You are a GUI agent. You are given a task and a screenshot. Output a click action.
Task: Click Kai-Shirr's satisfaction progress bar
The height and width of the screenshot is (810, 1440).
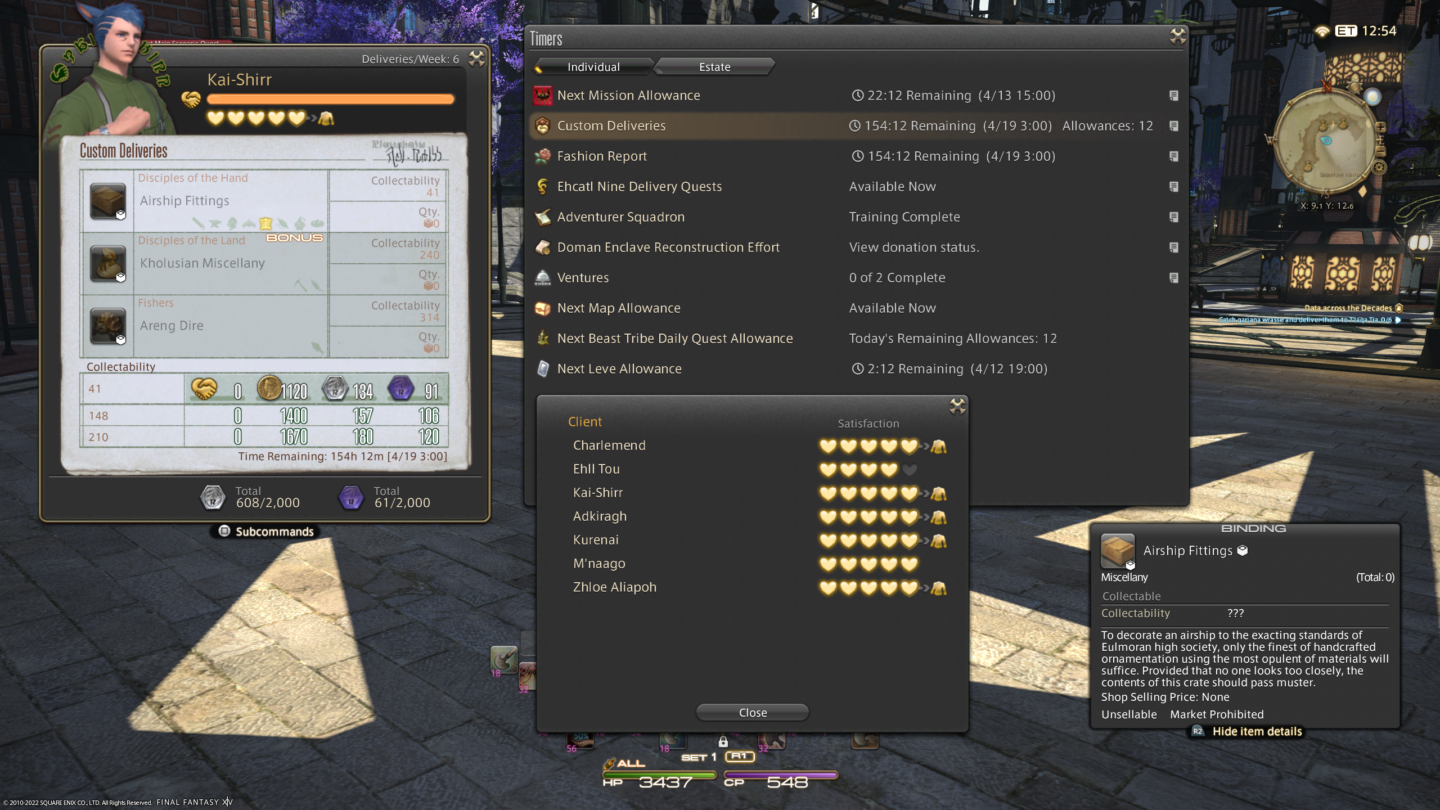(x=330, y=98)
